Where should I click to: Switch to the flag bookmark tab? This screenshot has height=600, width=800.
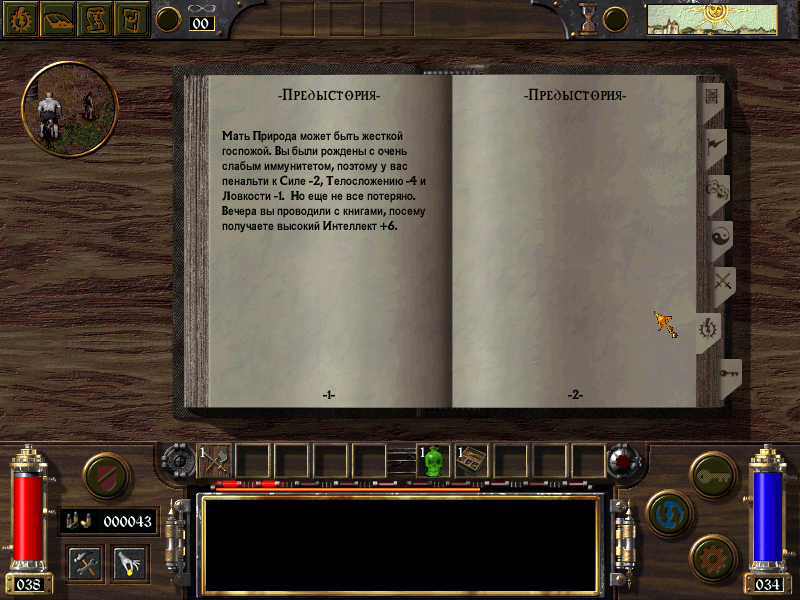716,144
